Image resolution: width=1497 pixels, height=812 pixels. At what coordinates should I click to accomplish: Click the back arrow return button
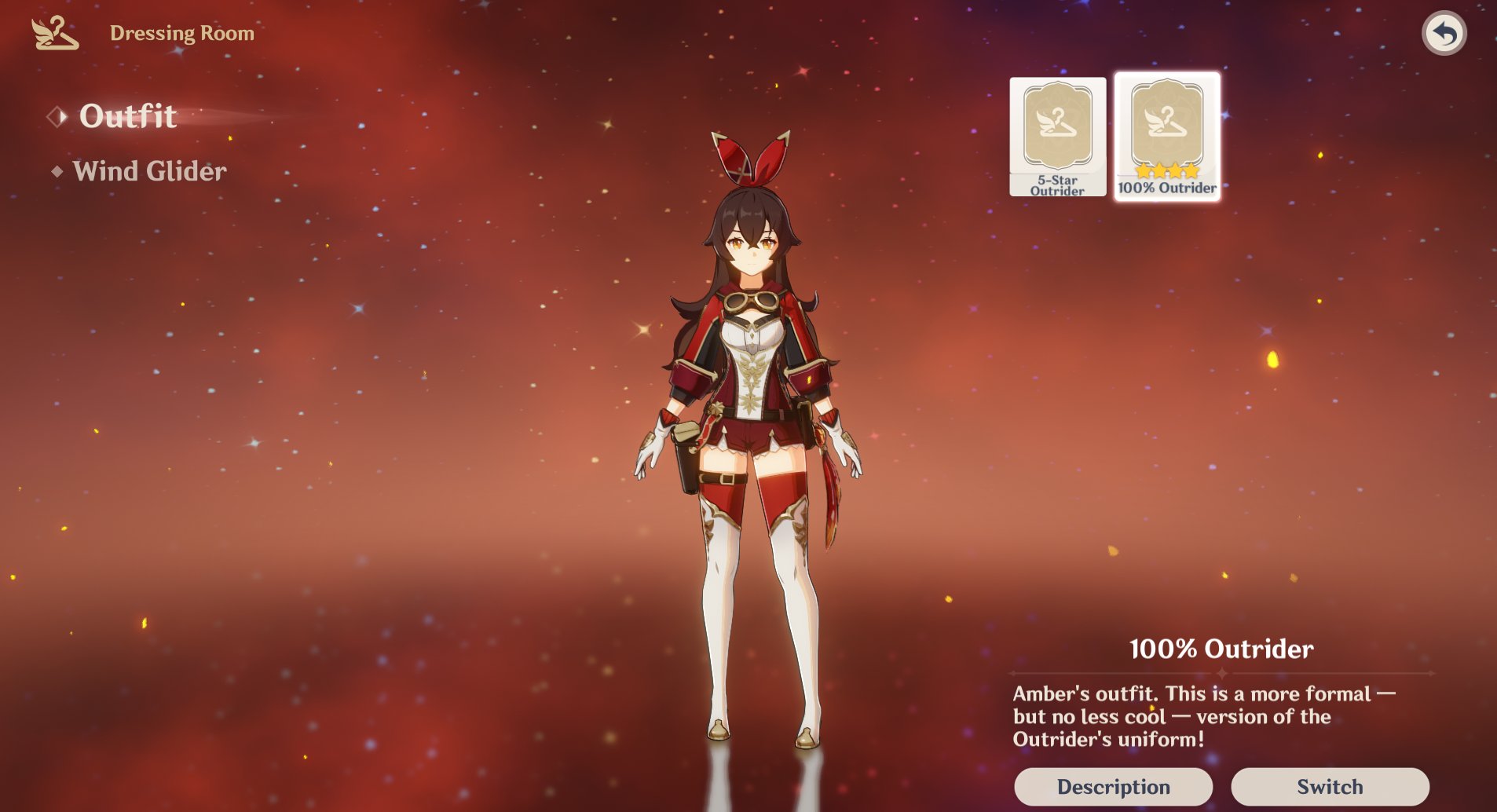point(1446,32)
